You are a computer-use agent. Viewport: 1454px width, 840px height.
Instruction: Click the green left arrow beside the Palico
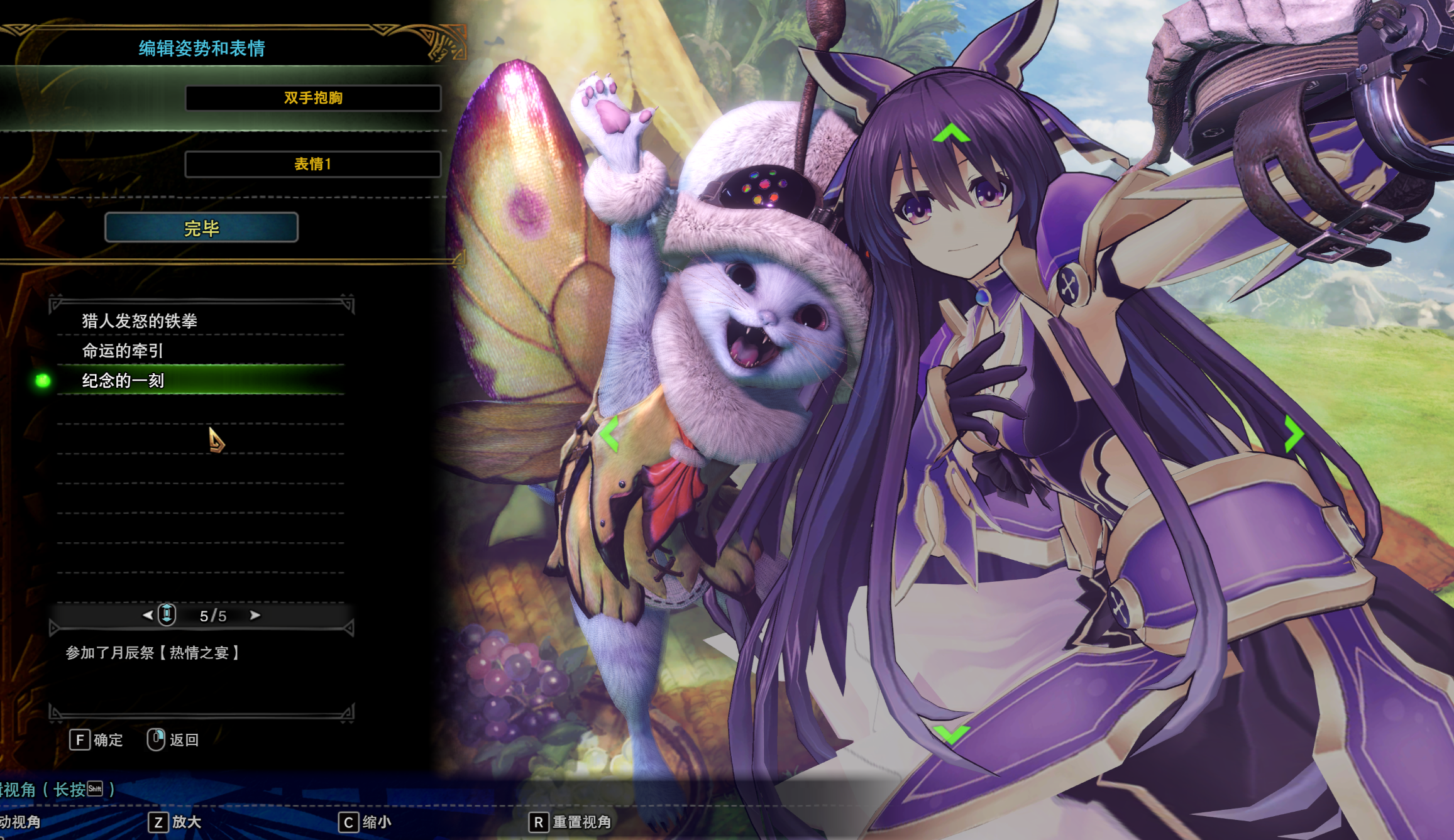609,434
